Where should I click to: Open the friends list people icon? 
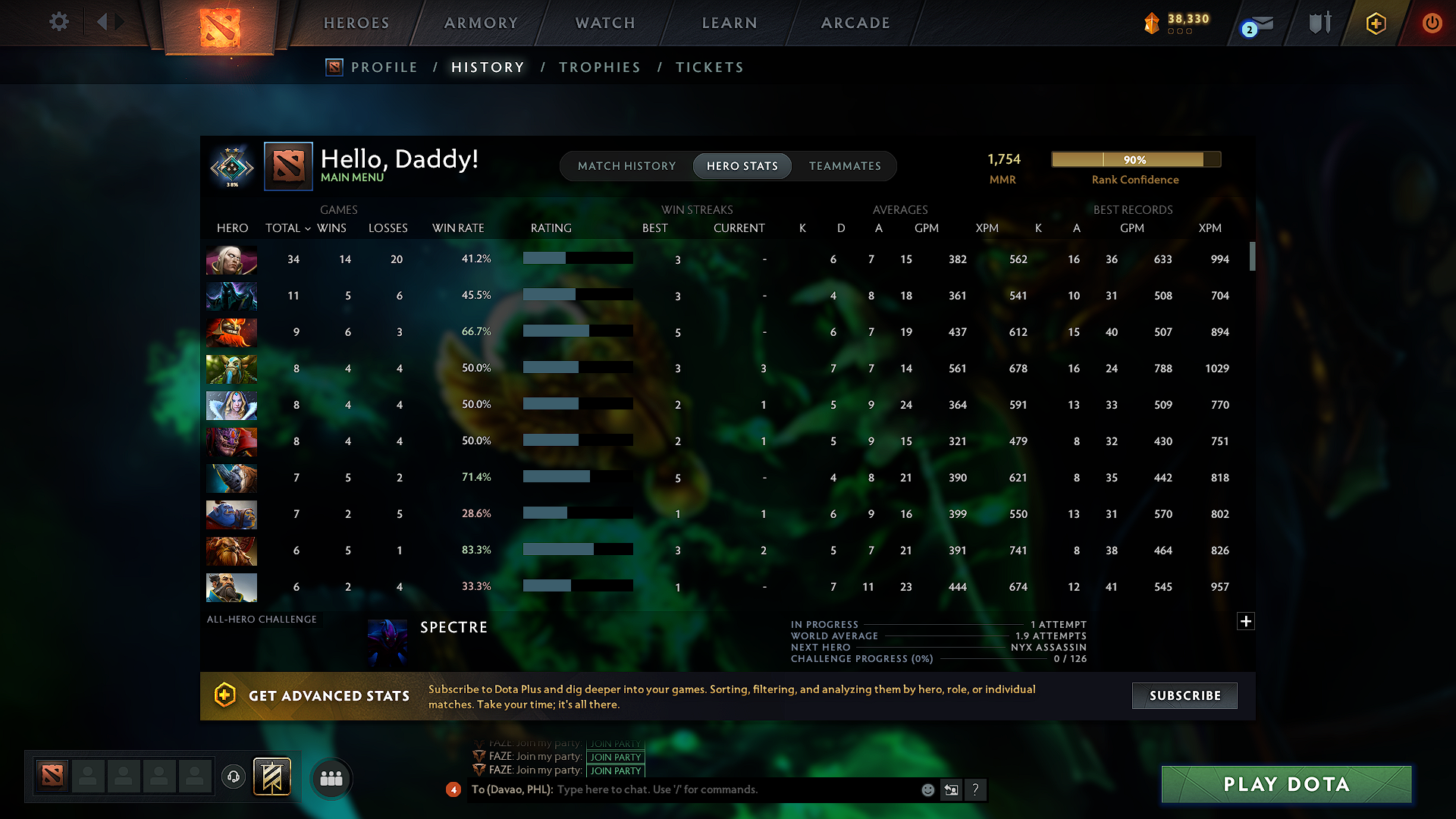point(331,778)
